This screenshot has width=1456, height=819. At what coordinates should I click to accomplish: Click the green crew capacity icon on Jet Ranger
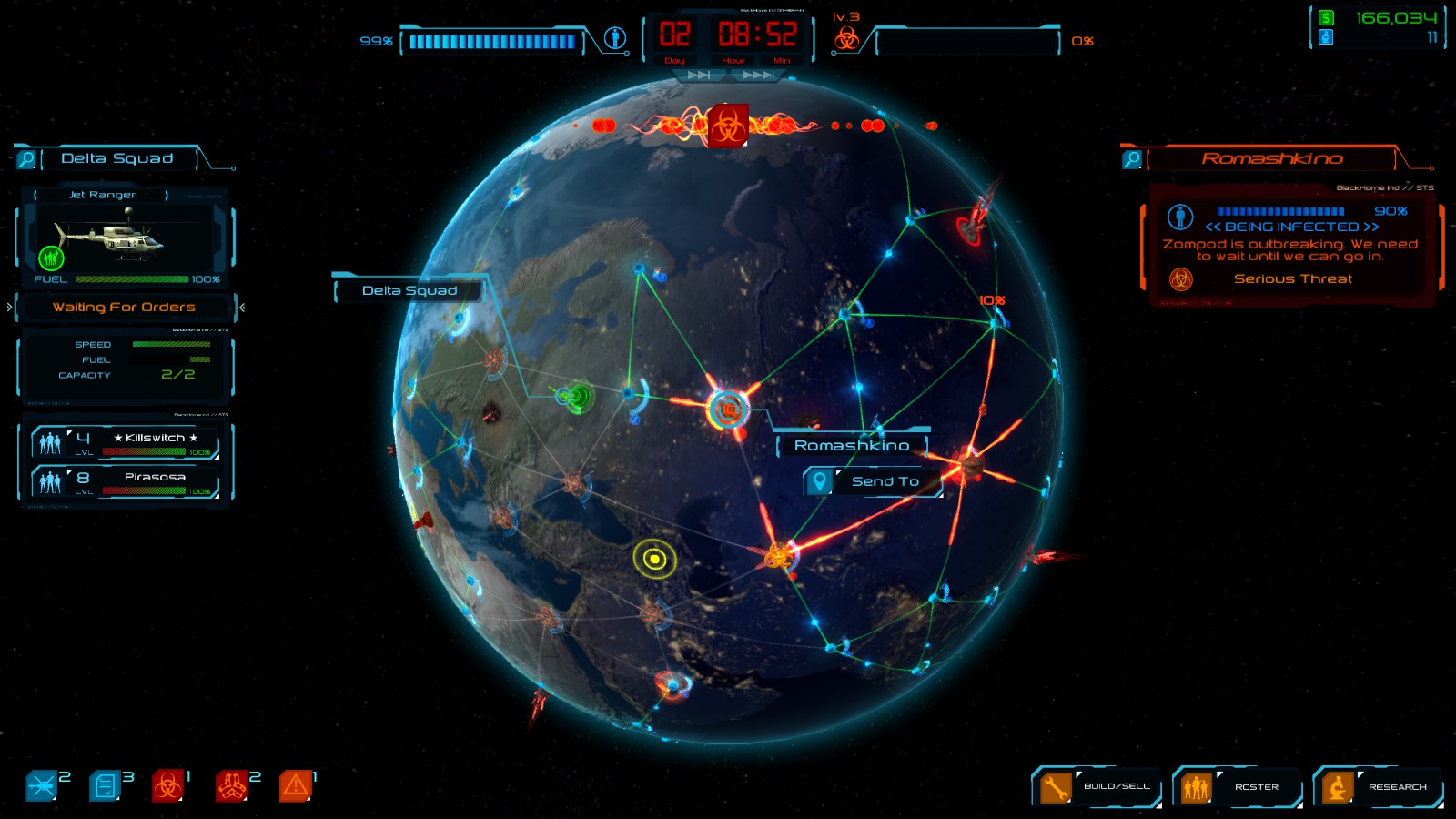(x=50, y=258)
